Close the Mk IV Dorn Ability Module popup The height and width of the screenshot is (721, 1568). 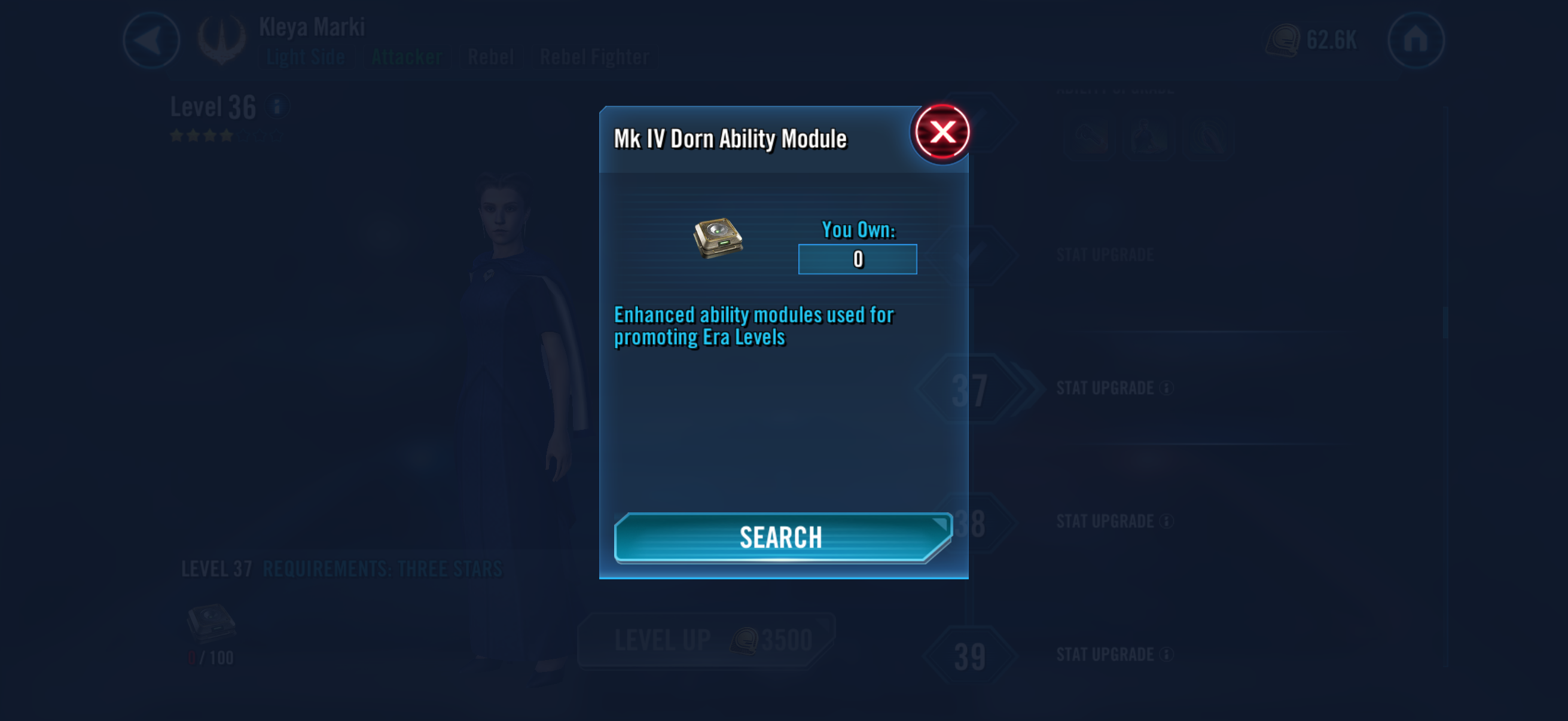point(942,133)
